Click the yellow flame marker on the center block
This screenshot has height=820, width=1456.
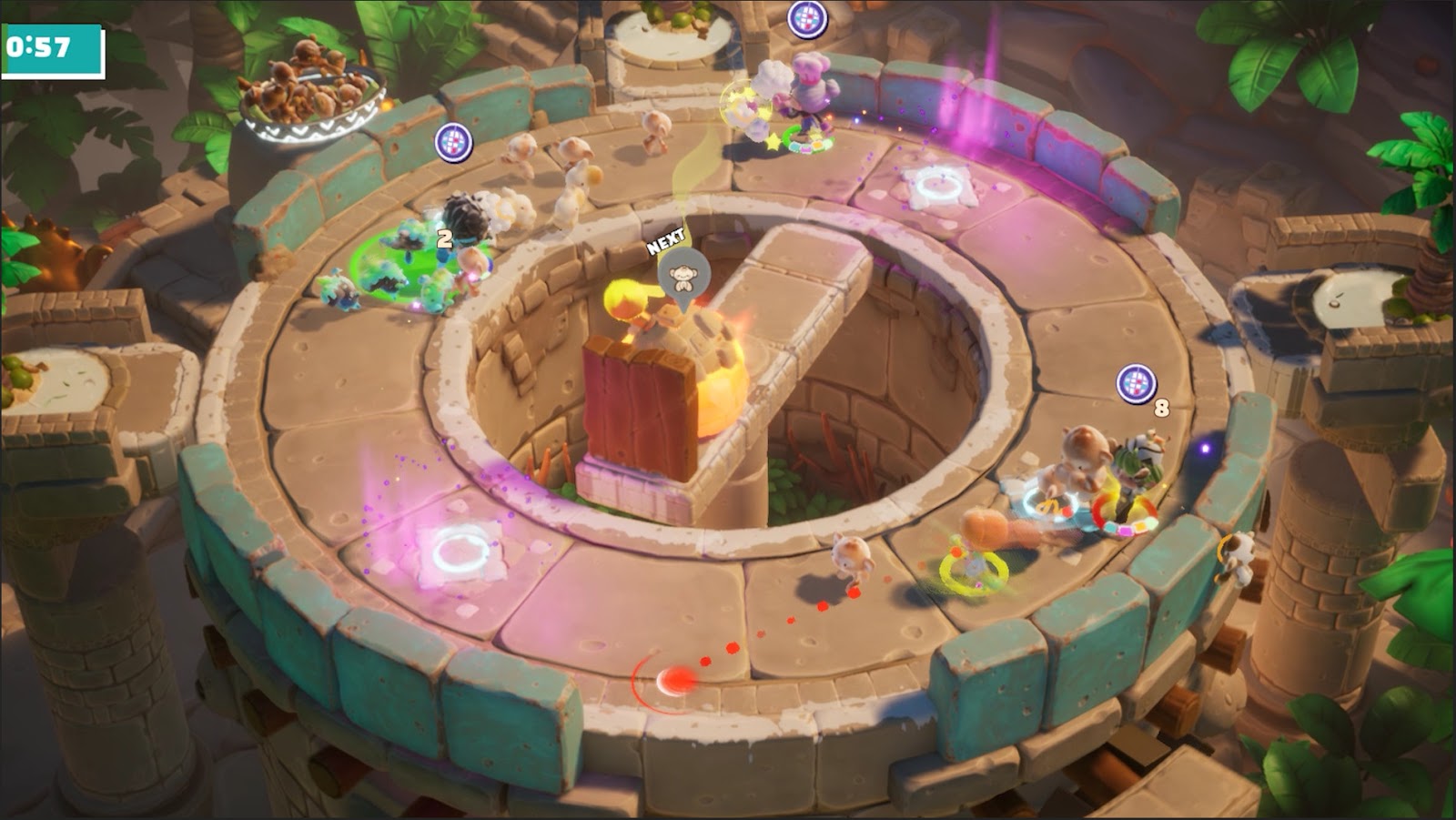coord(625,300)
